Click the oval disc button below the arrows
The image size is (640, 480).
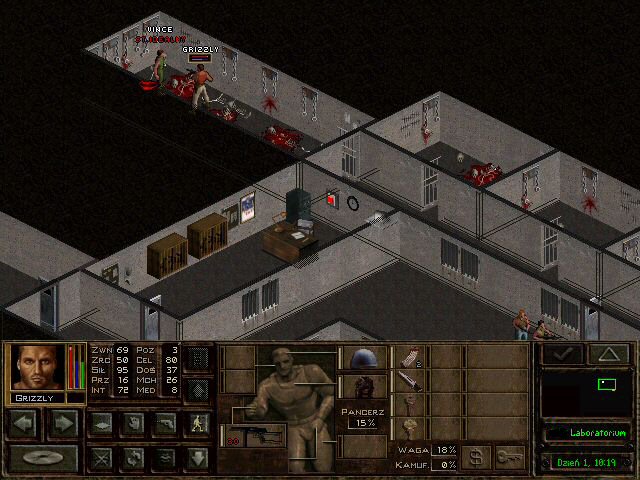[44, 458]
